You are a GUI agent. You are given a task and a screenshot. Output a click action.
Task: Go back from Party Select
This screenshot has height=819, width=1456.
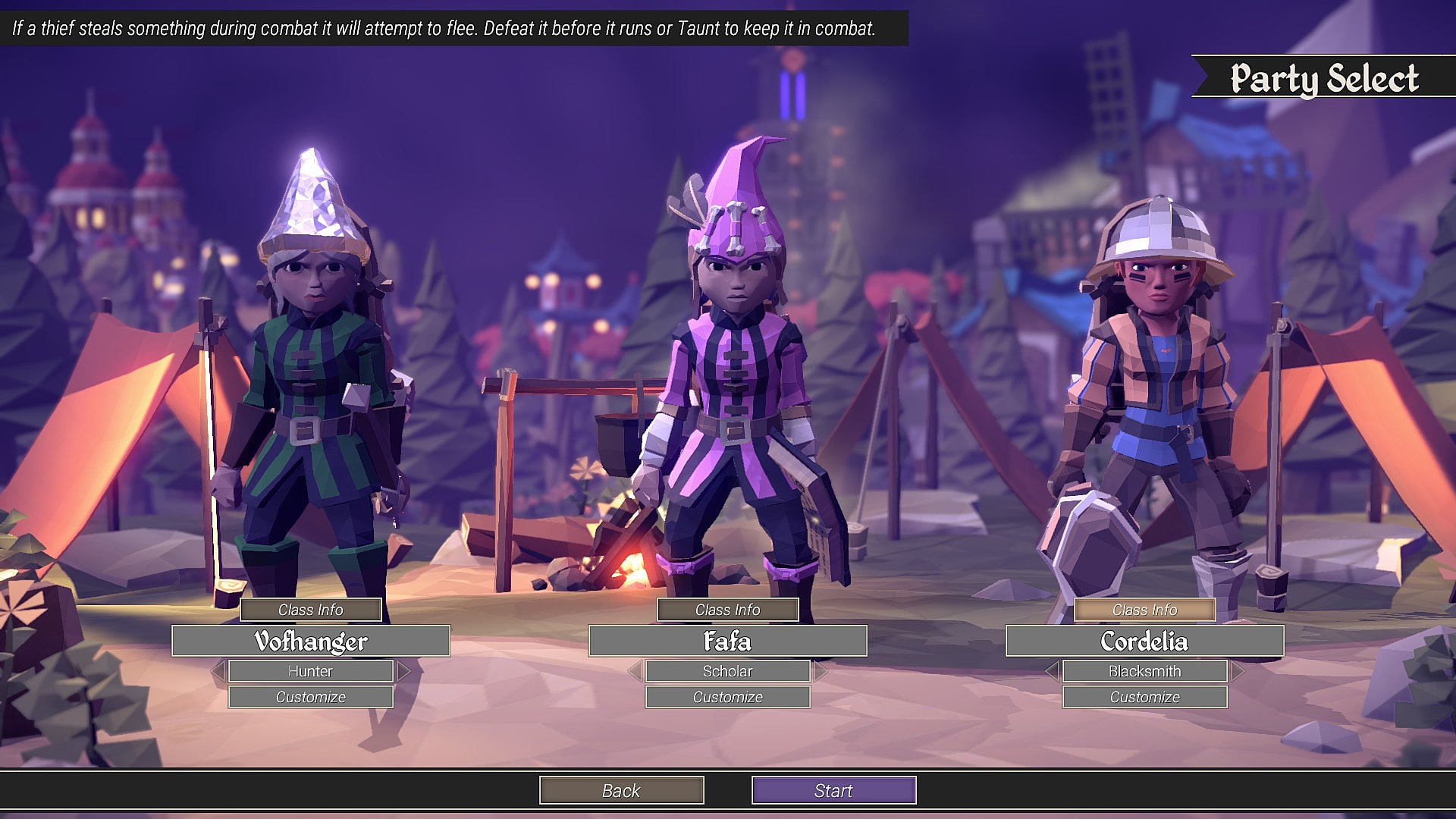[x=622, y=790]
